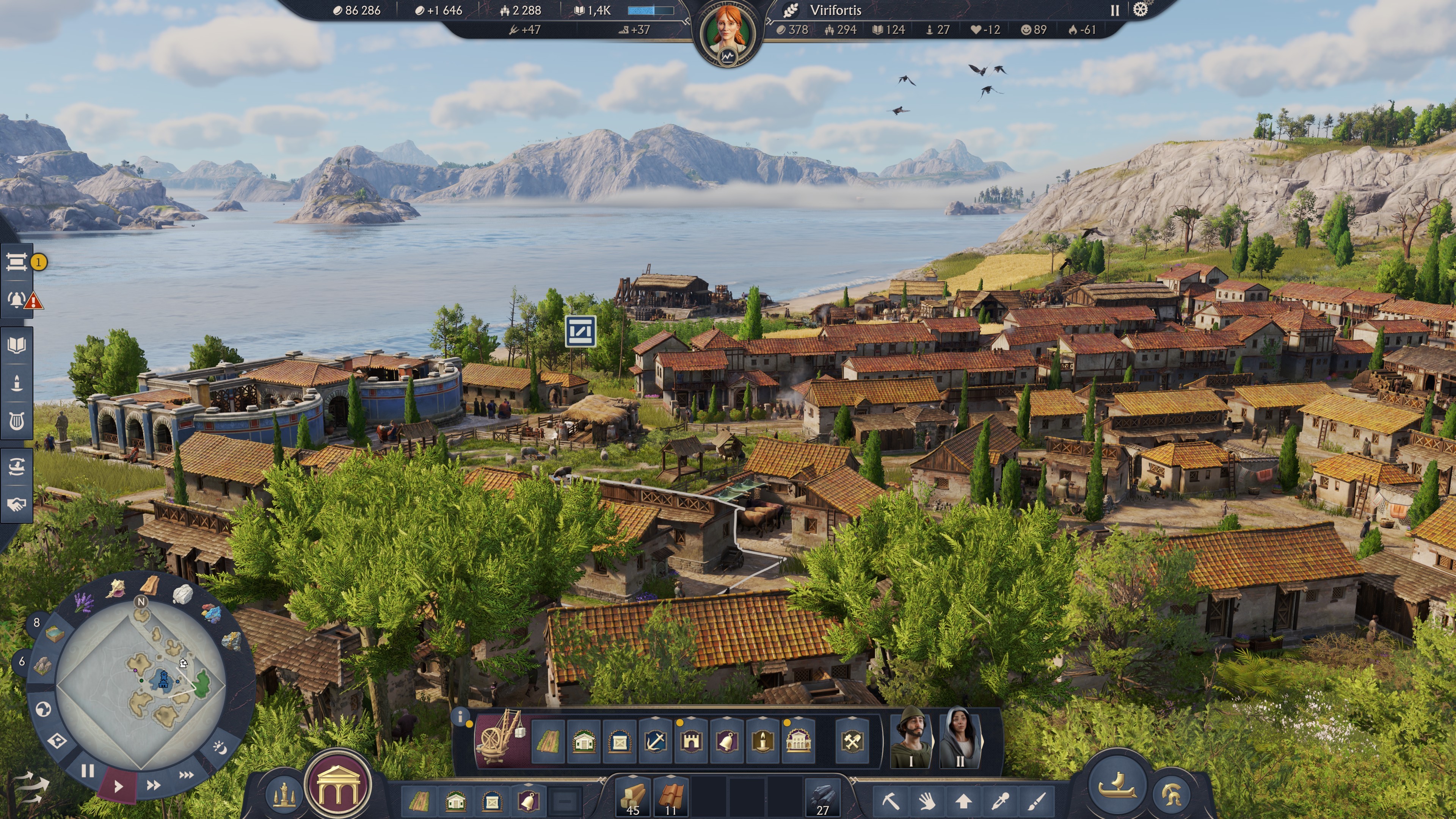1456x819 pixels.
Task: Open the main temple build menu
Action: coord(338,786)
